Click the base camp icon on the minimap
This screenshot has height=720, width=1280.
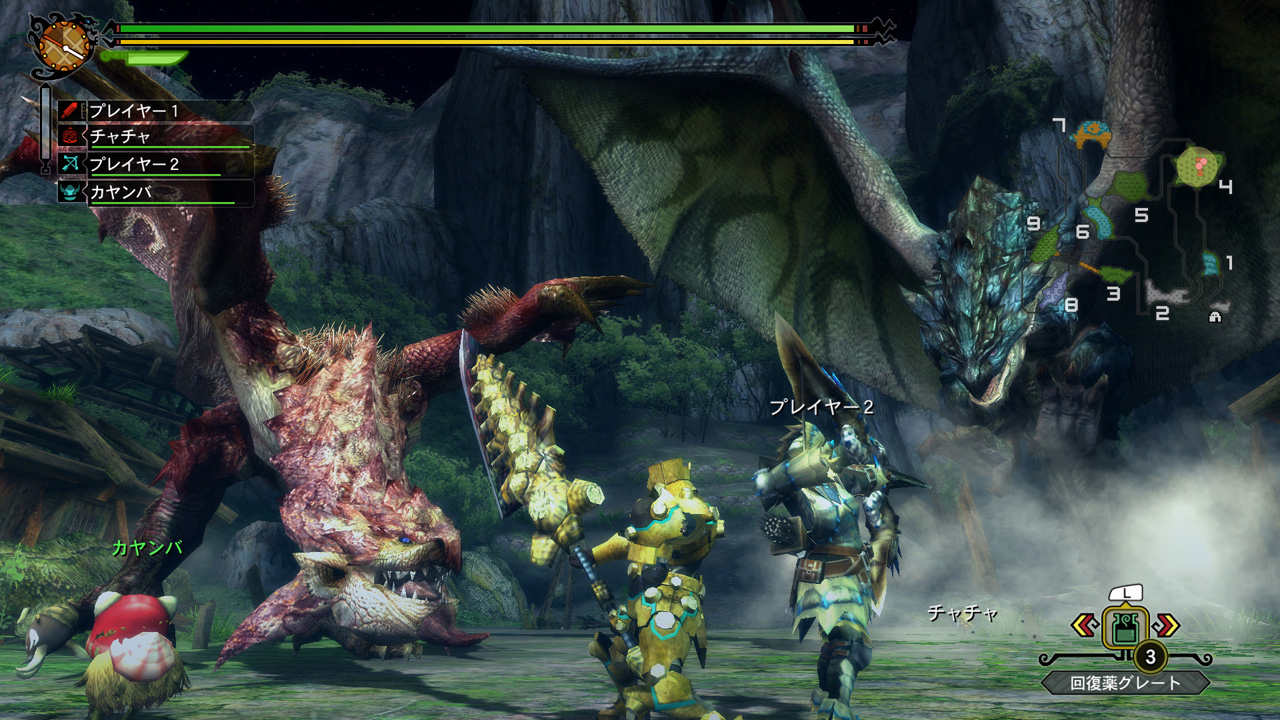point(1216,316)
